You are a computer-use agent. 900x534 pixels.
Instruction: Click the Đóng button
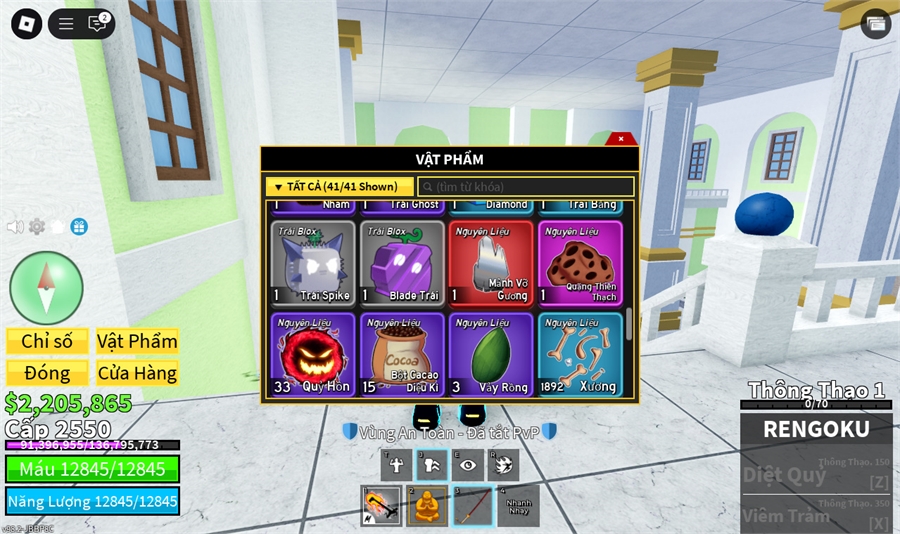[47, 373]
